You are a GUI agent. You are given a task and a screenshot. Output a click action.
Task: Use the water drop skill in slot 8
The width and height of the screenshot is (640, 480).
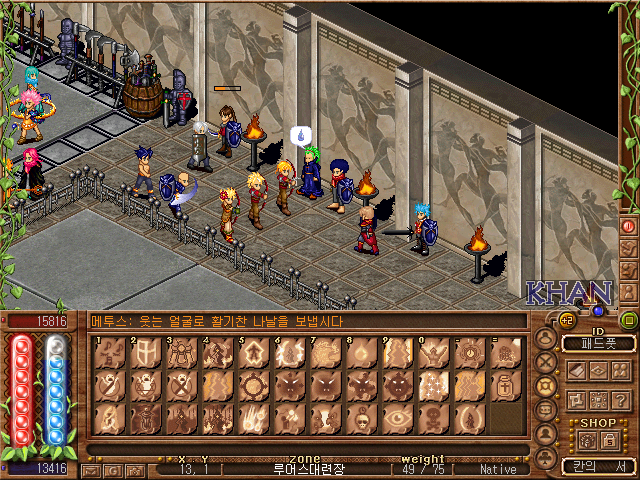tap(358, 354)
